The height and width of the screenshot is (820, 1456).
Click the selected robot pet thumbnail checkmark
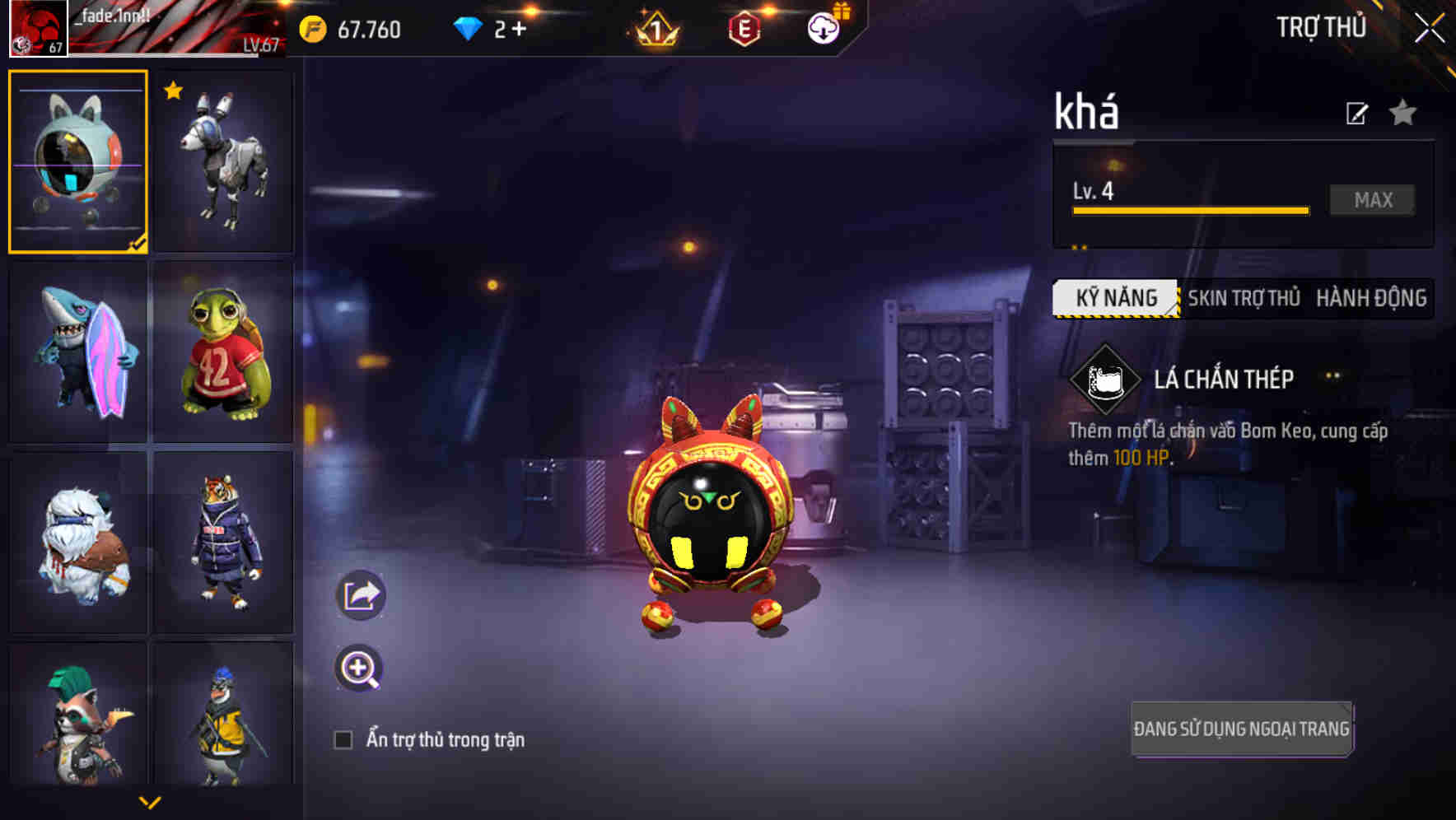tap(138, 240)
